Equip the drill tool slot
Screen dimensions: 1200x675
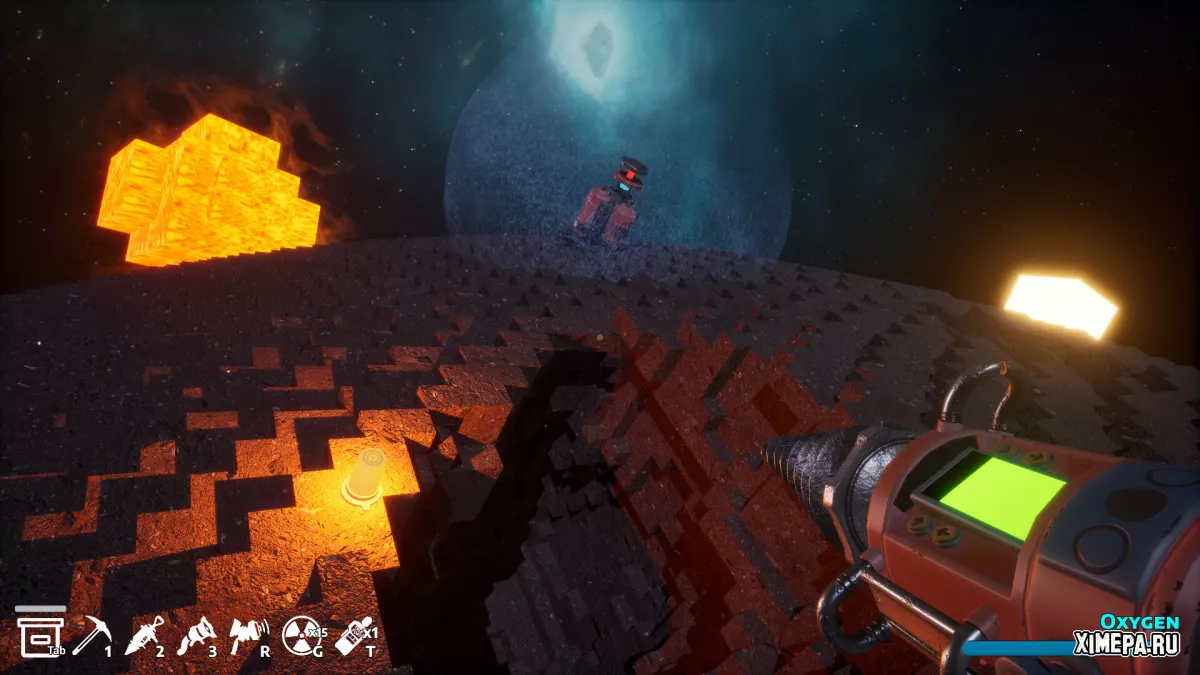144,637
